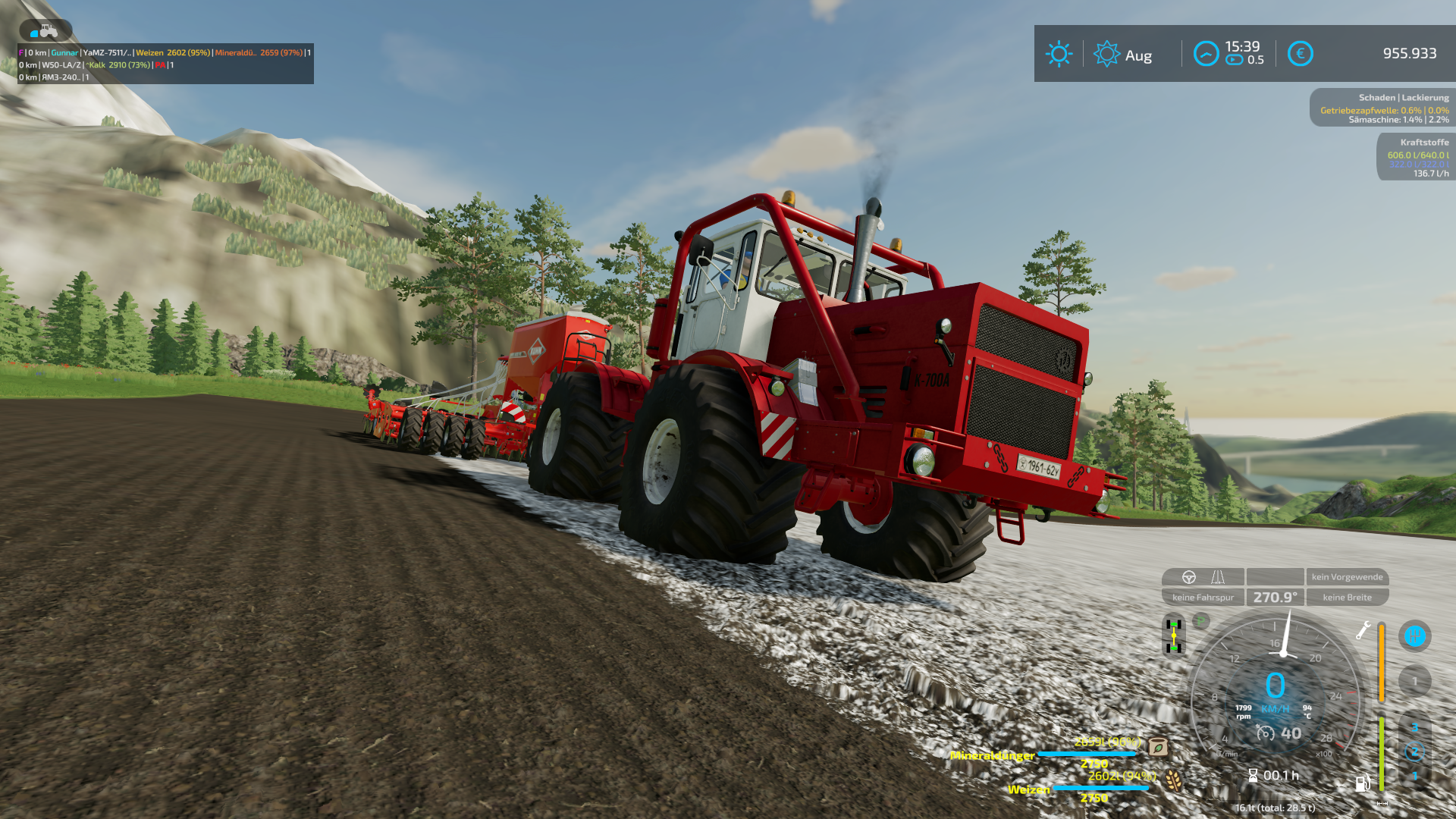Click the euro money icon
1456x819 pixels.
[x=1300, y=54]
